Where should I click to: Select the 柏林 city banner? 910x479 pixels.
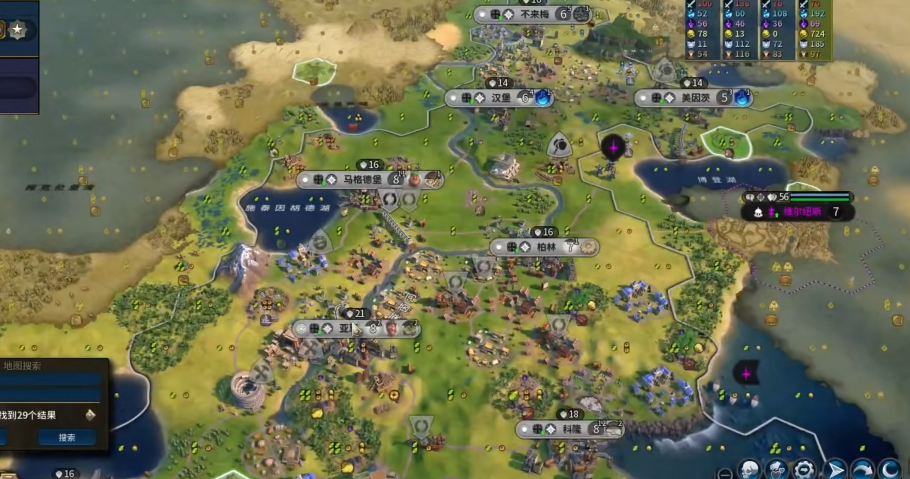[544, 246]
